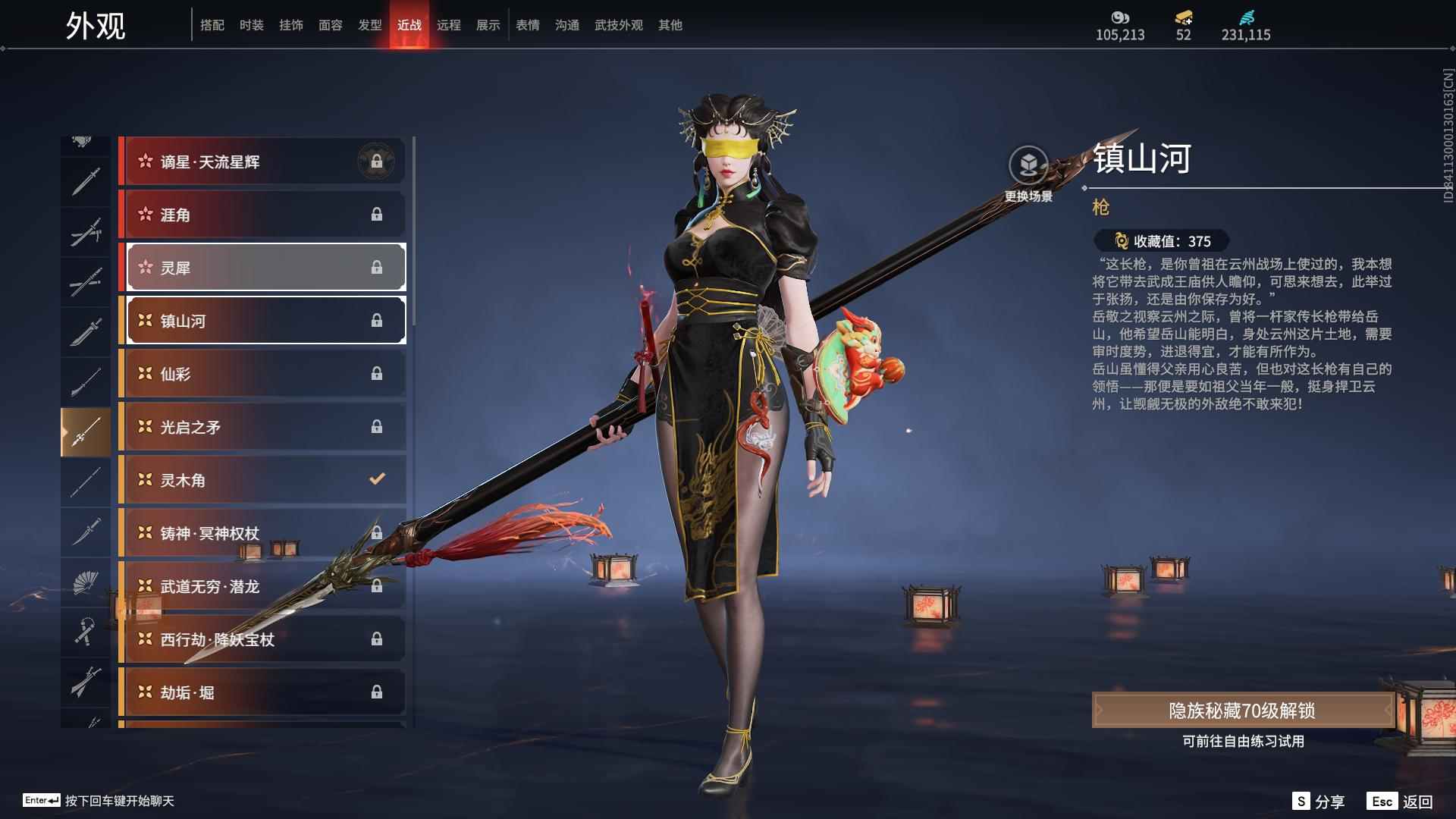Open the 搭配 tab
This screenshot has width=1456, height=819.
212,25
